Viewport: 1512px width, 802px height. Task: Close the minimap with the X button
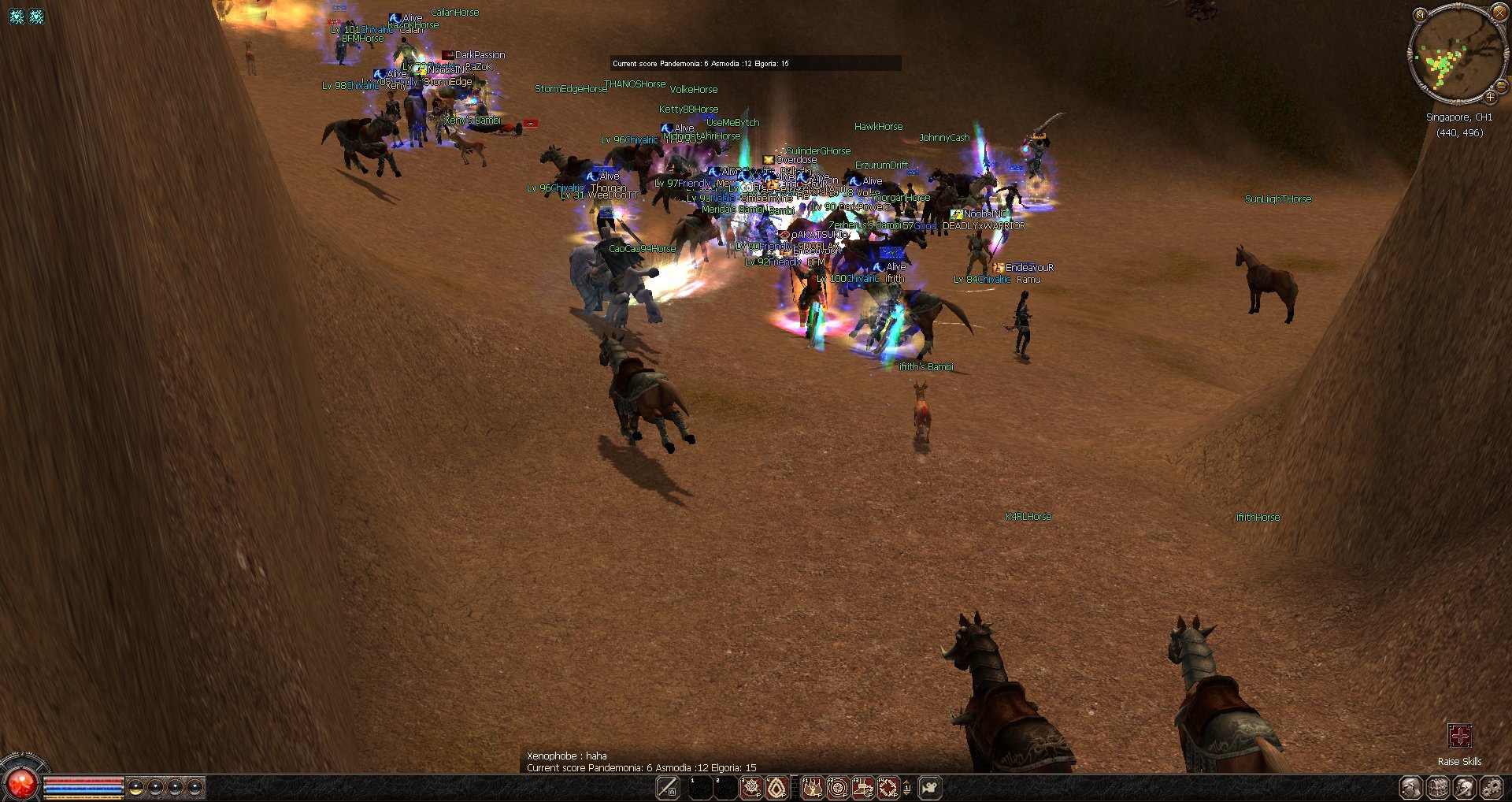tap(1499, 13)
